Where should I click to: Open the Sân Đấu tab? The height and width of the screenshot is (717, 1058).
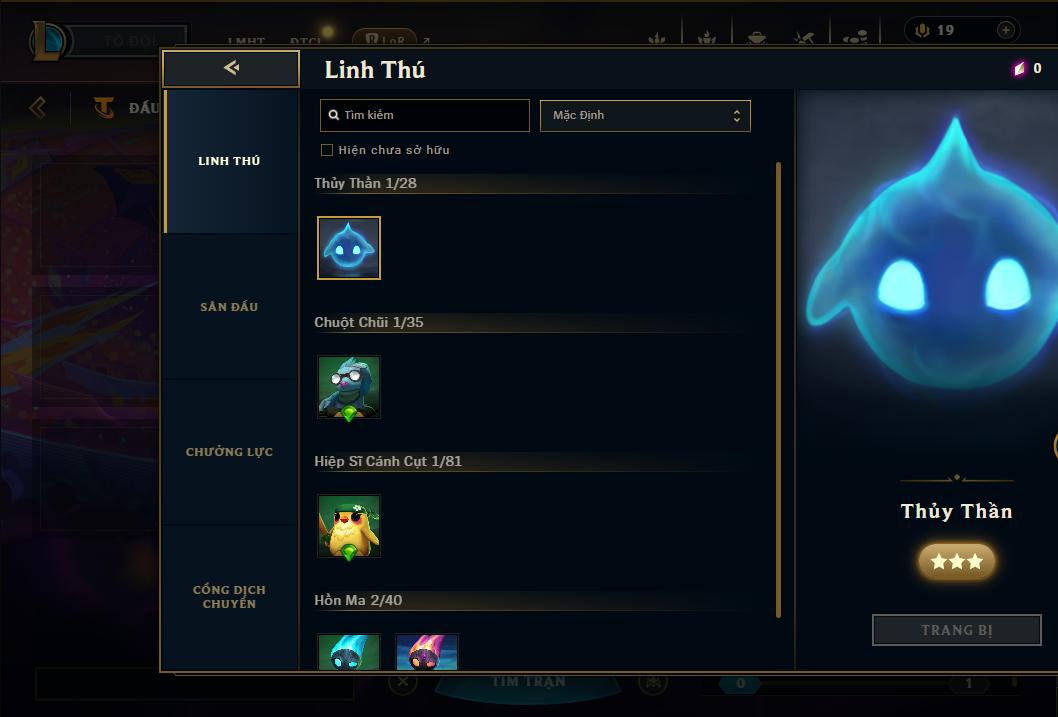pos(229,307)
